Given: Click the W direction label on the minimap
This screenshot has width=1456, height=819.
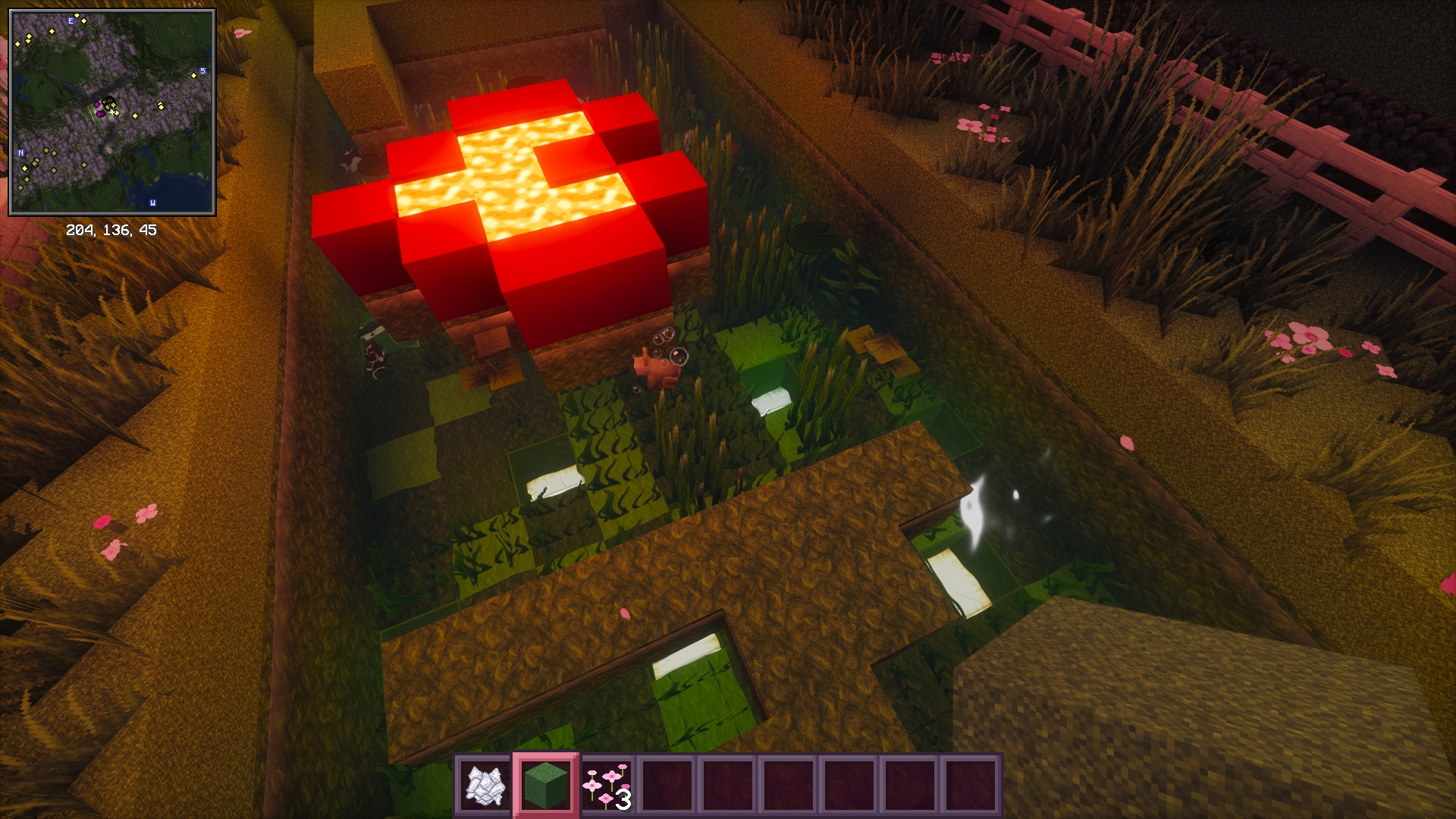Looking at the screenshot, I should (153, 202).
